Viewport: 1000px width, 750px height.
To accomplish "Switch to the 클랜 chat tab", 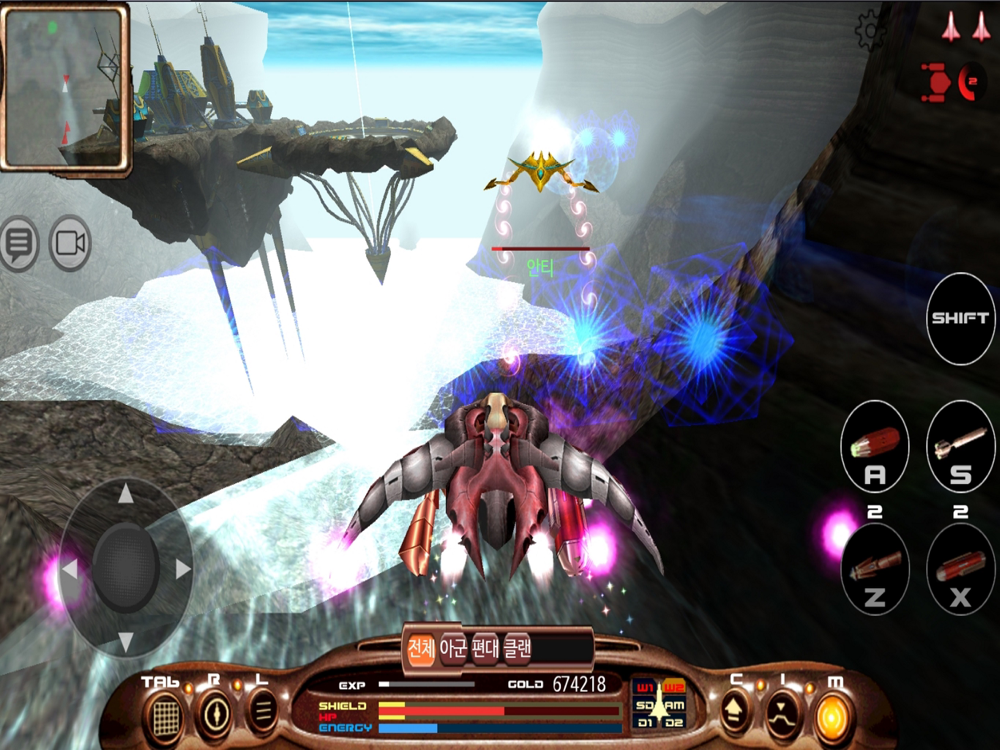I will (517, 649).
